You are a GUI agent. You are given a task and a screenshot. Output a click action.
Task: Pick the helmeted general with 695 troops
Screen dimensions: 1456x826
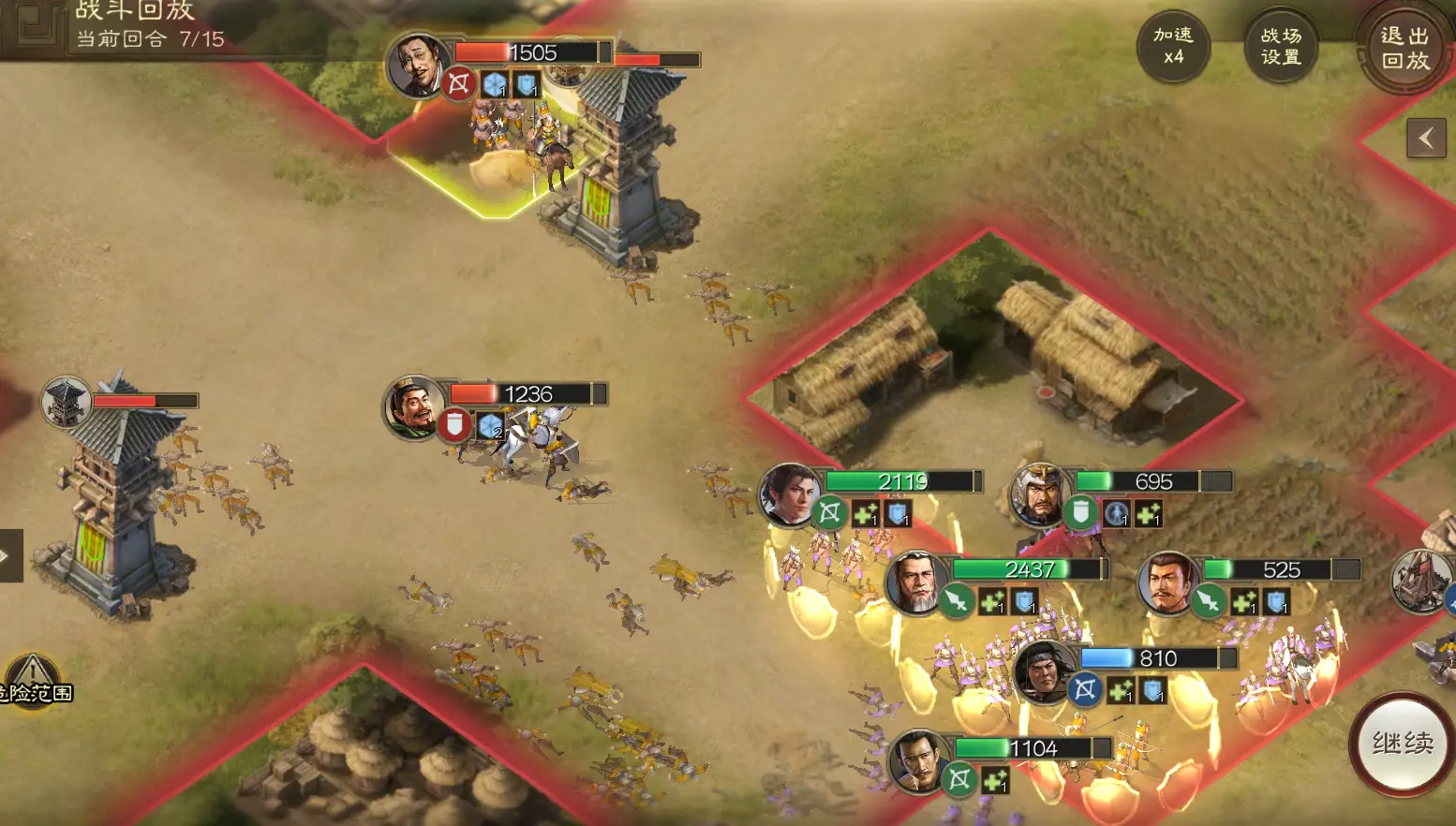pos(1039,494)
